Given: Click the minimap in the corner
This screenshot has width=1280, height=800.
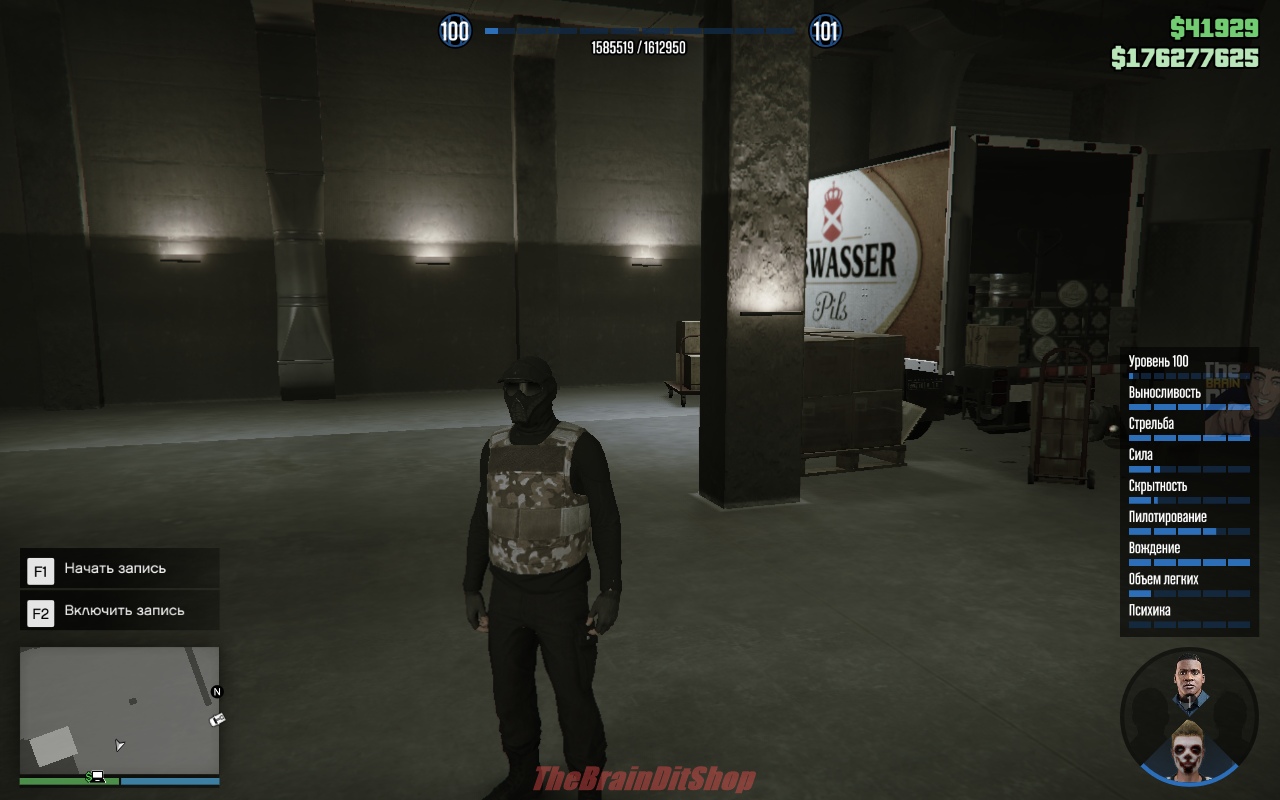Looking at the screenshot, I should point(119,710).
